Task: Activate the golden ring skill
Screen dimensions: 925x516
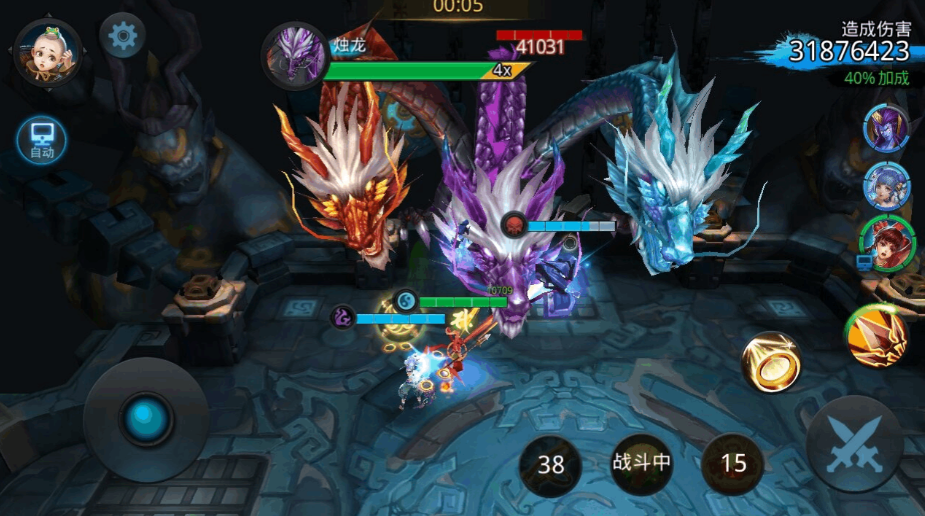Action: pyautogui.click(x=772, y=362)
